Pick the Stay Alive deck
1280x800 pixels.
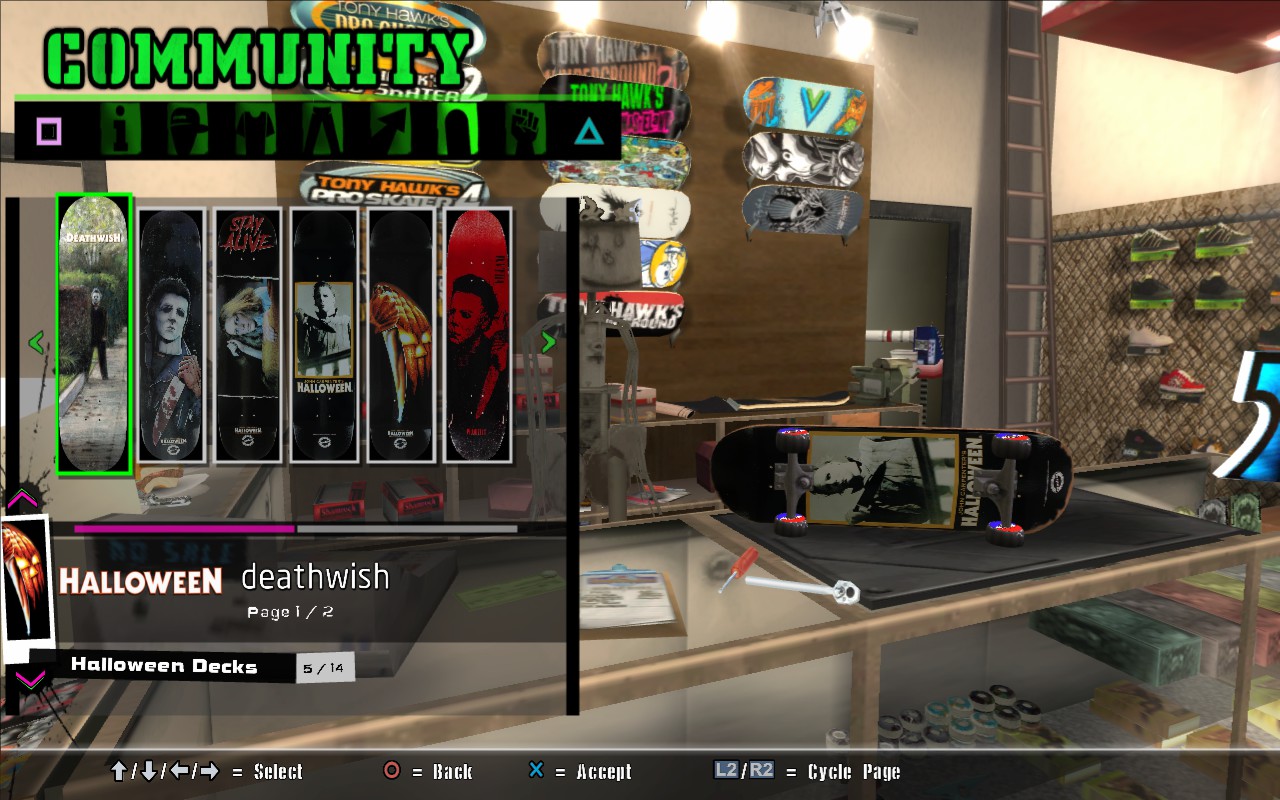pyautogui.click(x=248, y=335)
